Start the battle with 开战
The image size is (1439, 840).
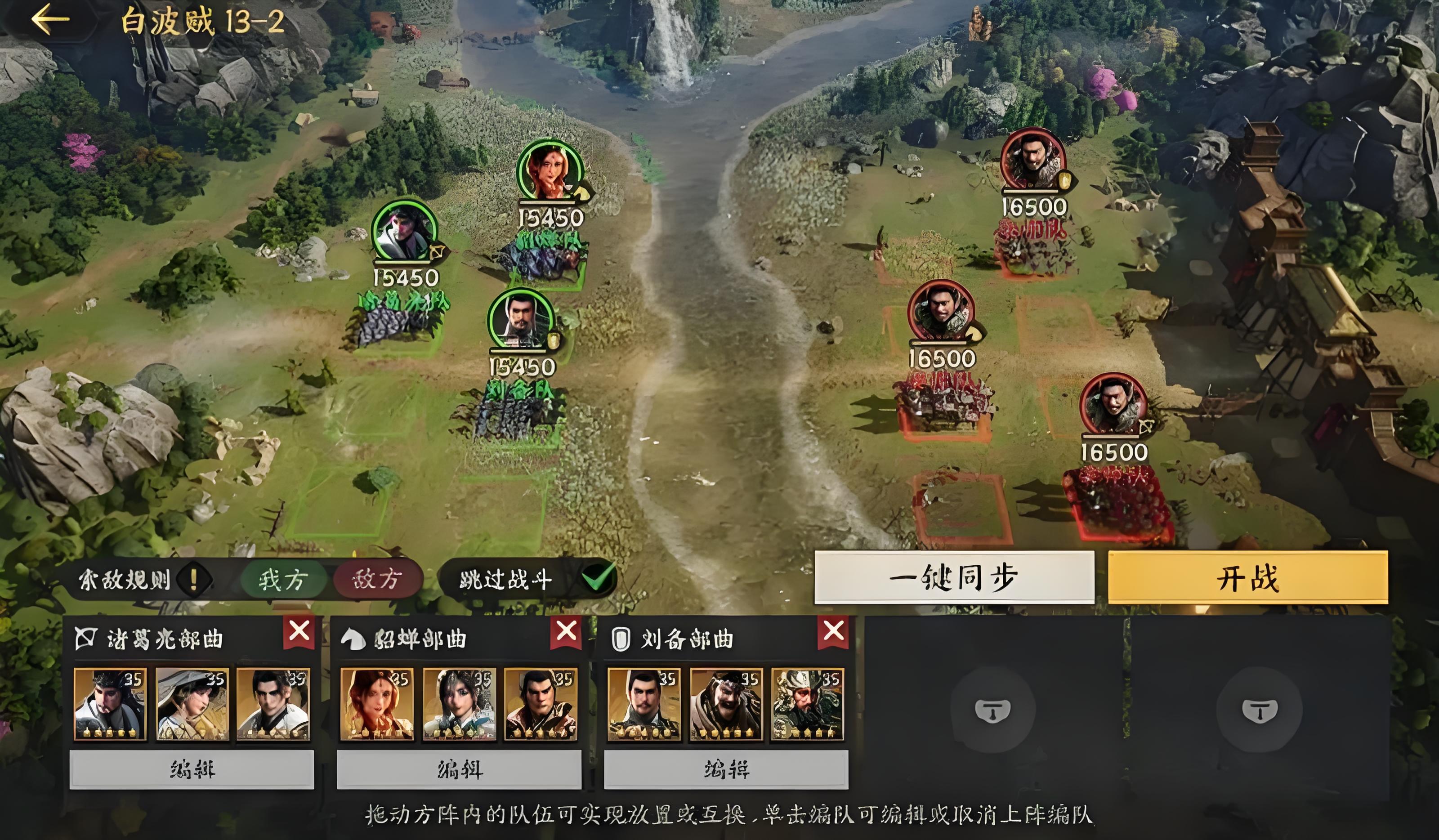[x=1248, y=577]
